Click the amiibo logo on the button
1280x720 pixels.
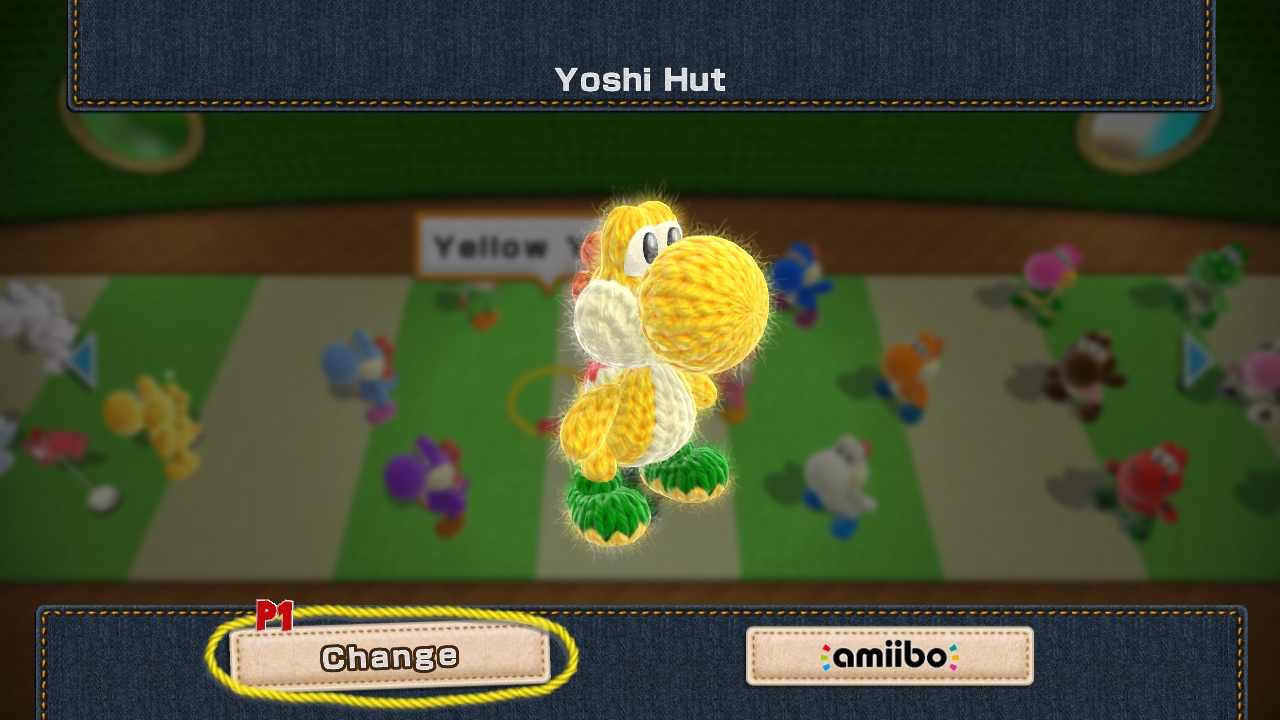pyautogui.click(x=888, y=655)
